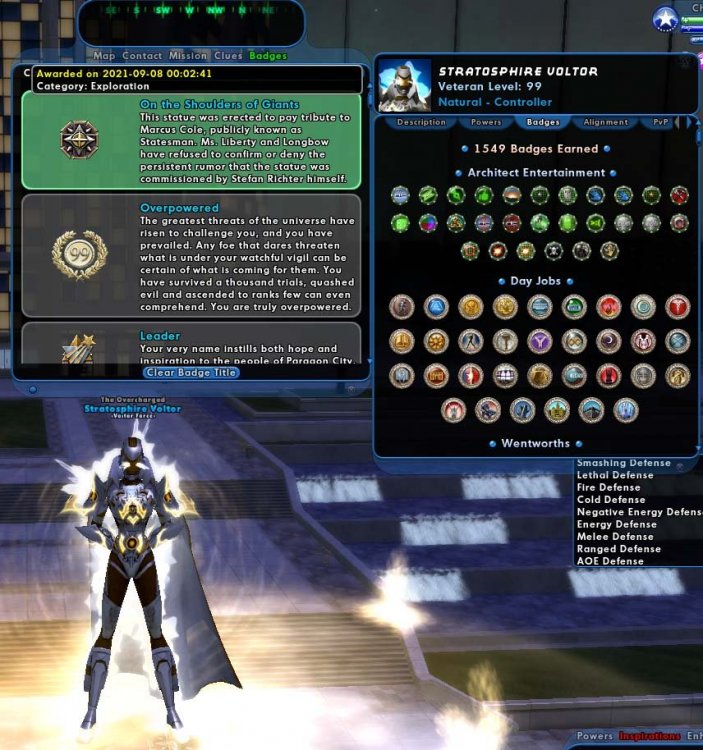Image resolution: width=703 pixels, height=750 pixels.
Task: Open the Map tab
Action: click(104, 56)
